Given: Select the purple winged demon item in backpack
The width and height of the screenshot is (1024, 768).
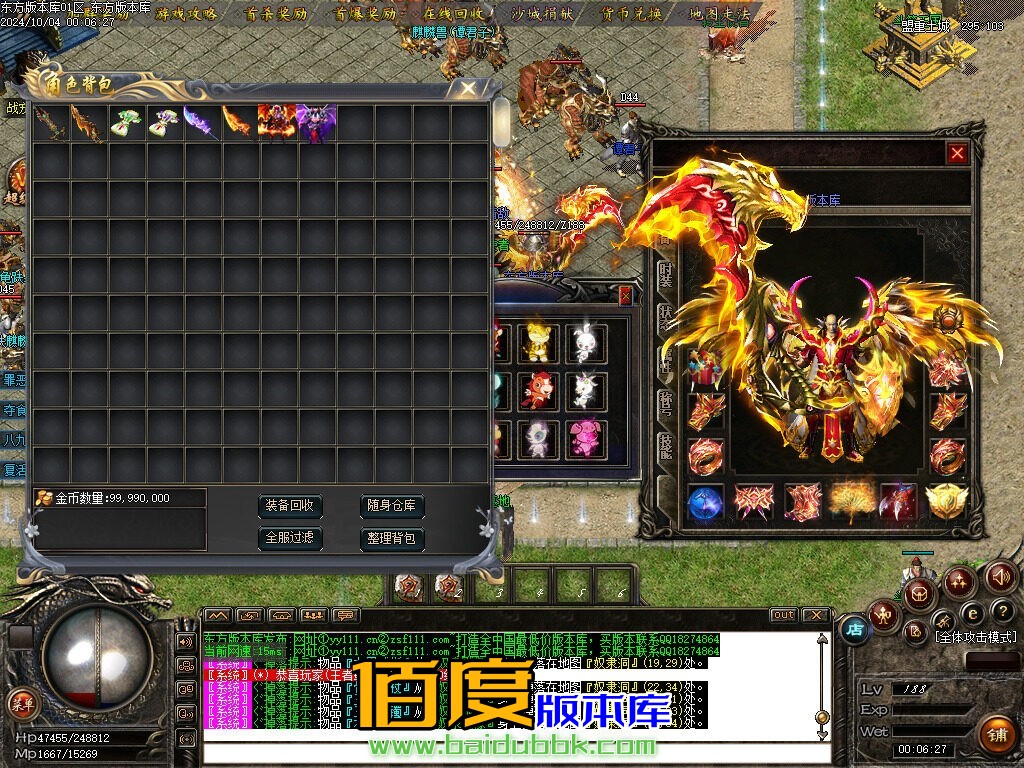Looking at the screenshot, I should coord(316,124).
